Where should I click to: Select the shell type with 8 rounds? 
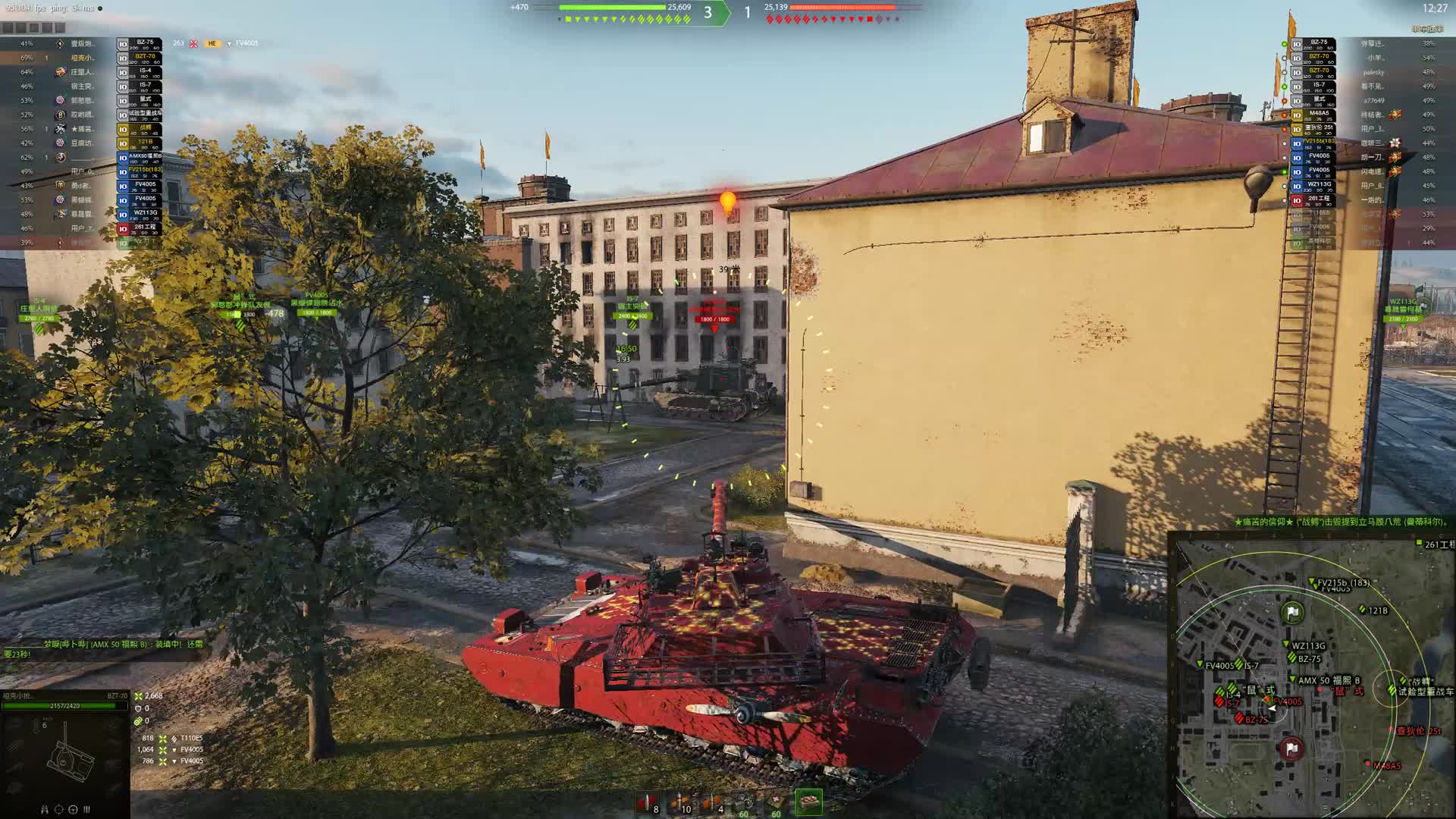tap(646, 803)
